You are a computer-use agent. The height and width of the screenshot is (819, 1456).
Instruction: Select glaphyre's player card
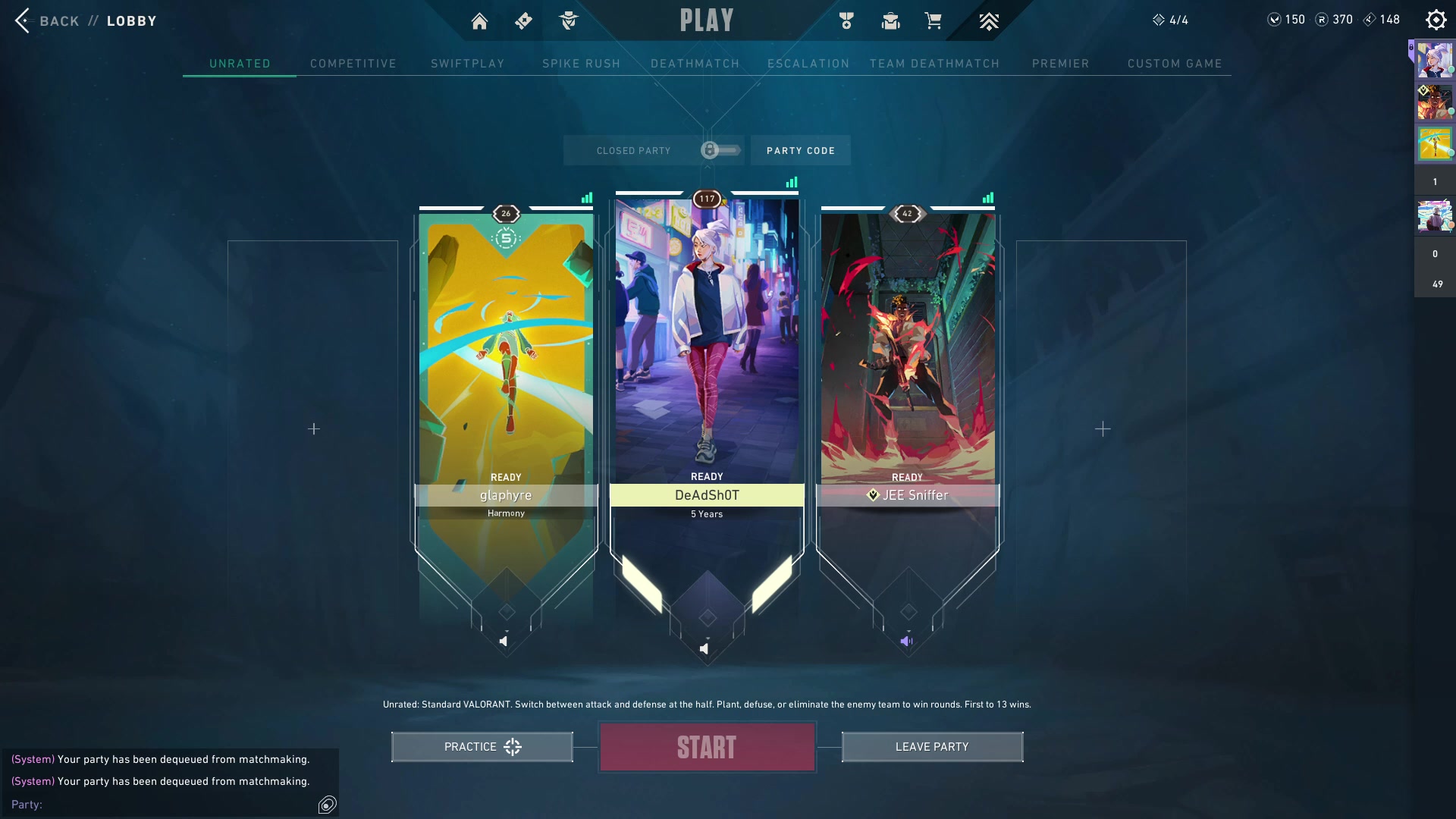pos(506,356)
